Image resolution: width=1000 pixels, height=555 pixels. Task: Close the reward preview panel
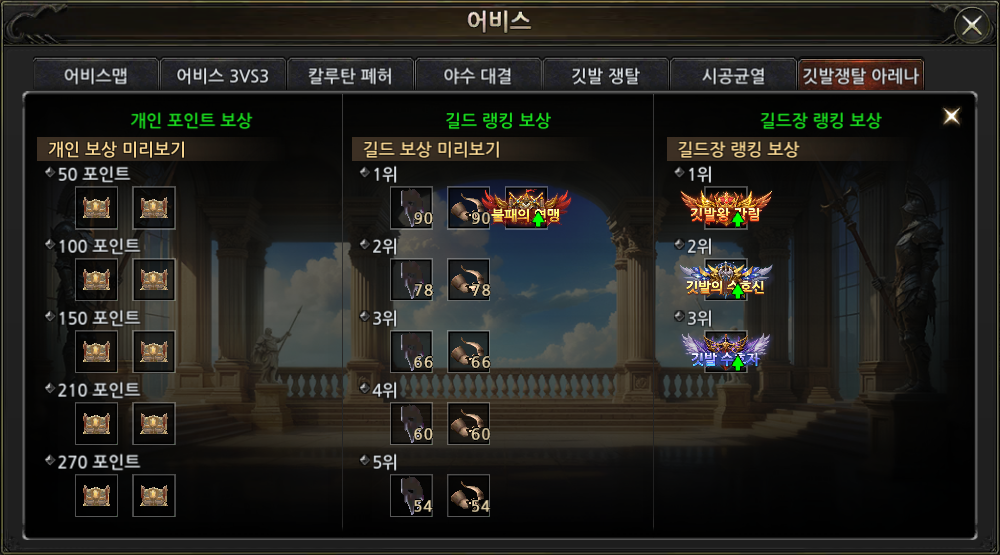(x=951, y=116)
